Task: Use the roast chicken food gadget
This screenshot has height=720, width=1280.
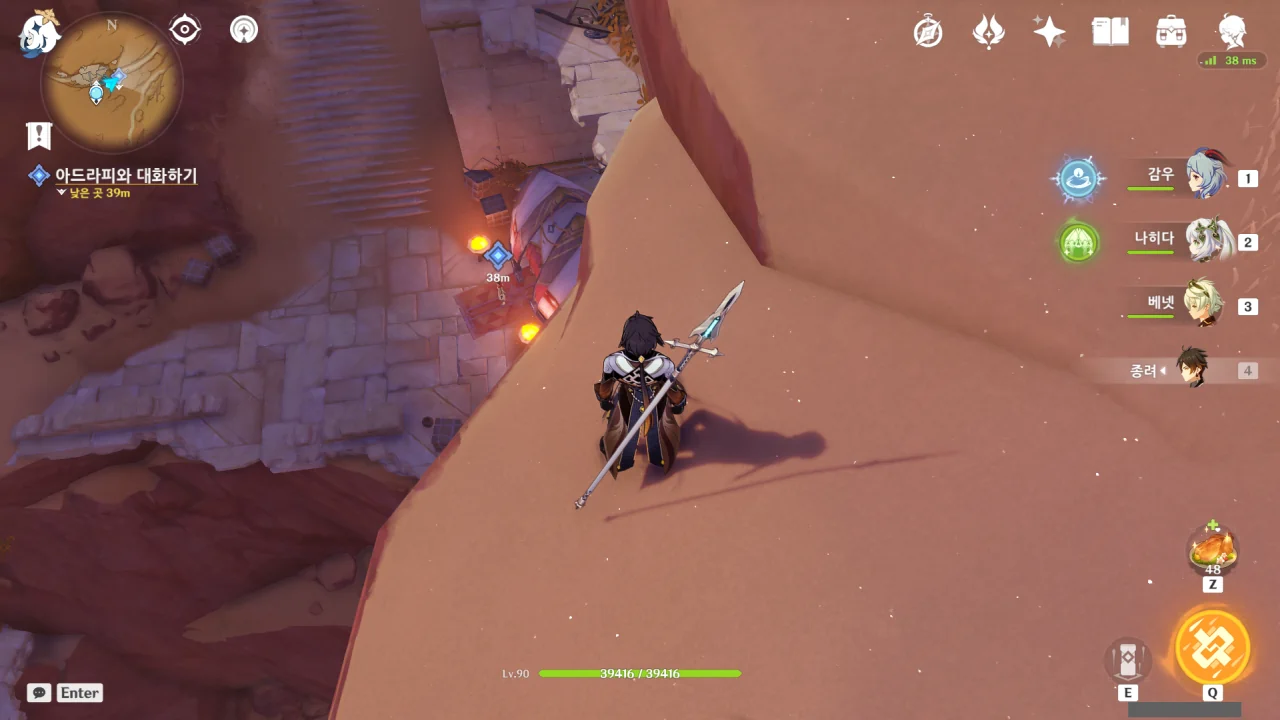Action: pyautogui.click(x=1212, y=551)
